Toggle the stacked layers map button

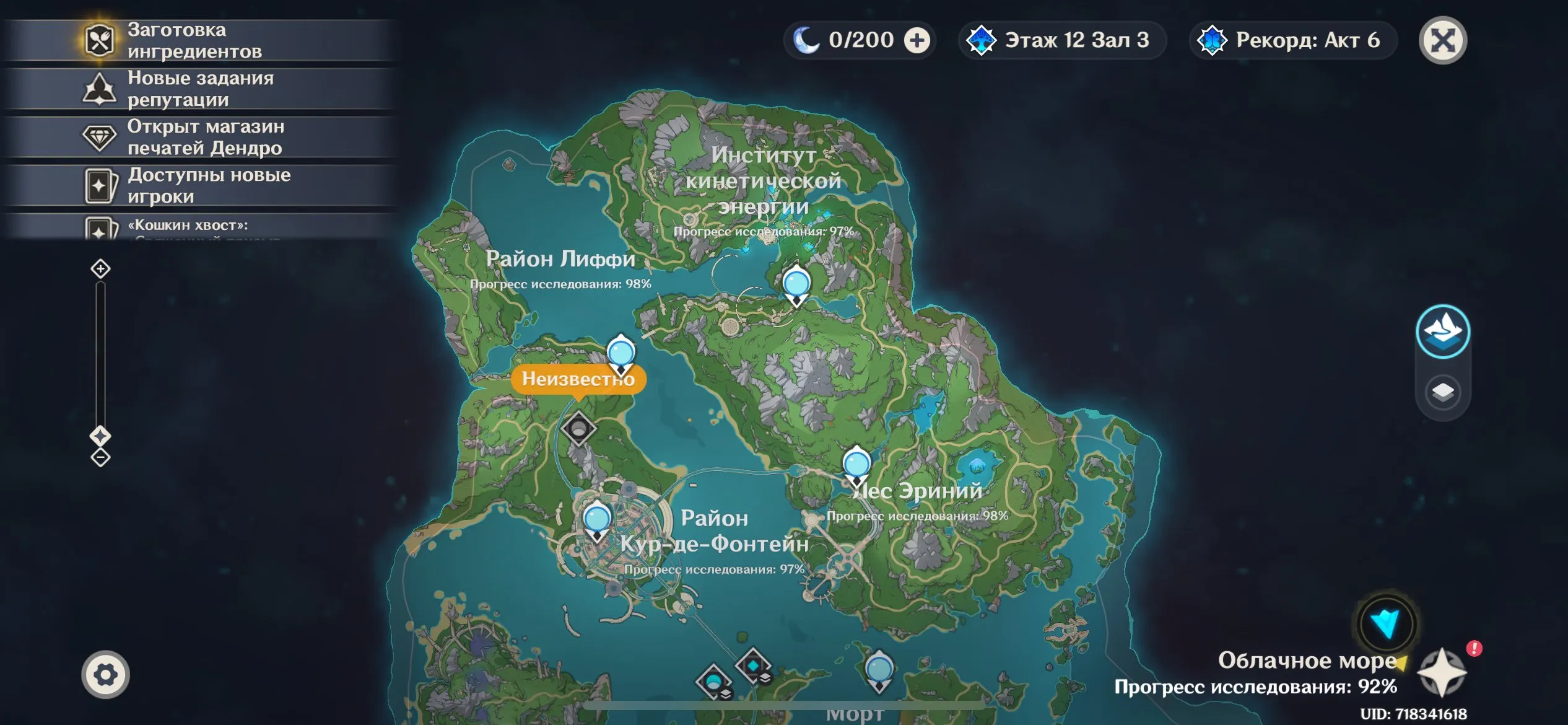1443,392
